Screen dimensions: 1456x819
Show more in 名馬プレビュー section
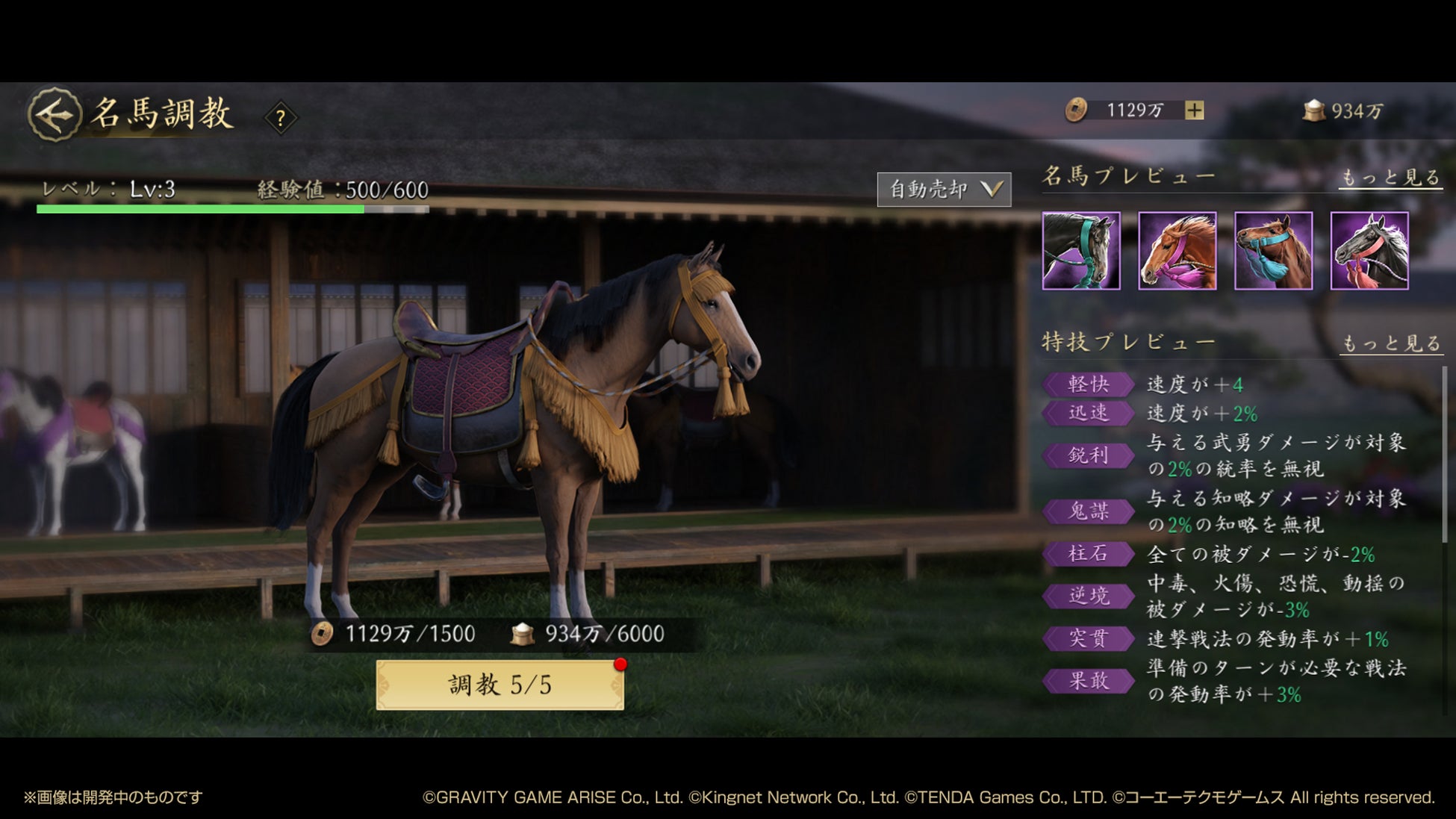[1390, 178]
